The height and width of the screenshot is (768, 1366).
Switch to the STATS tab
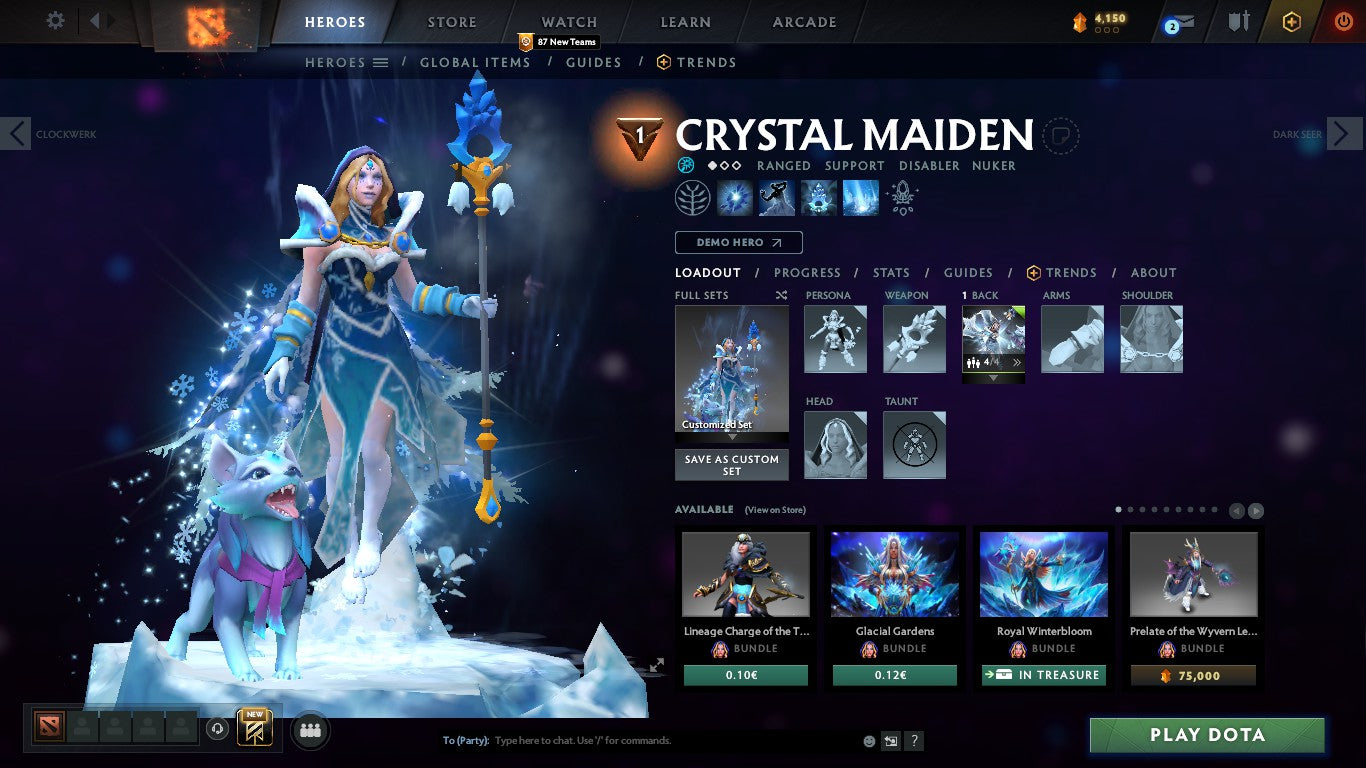pos(890,272)
